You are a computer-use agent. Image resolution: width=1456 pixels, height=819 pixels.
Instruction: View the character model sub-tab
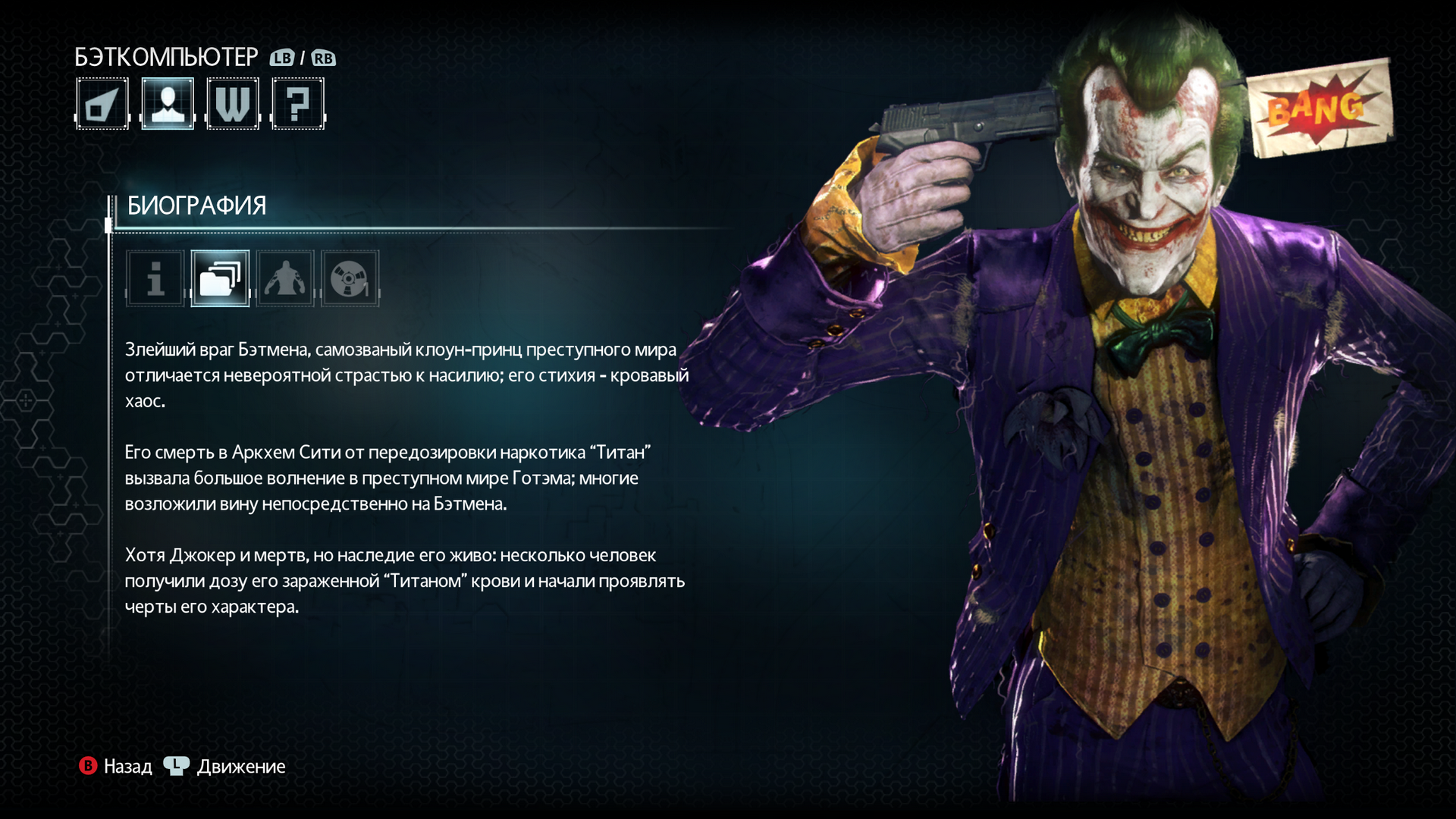[285, 278]
